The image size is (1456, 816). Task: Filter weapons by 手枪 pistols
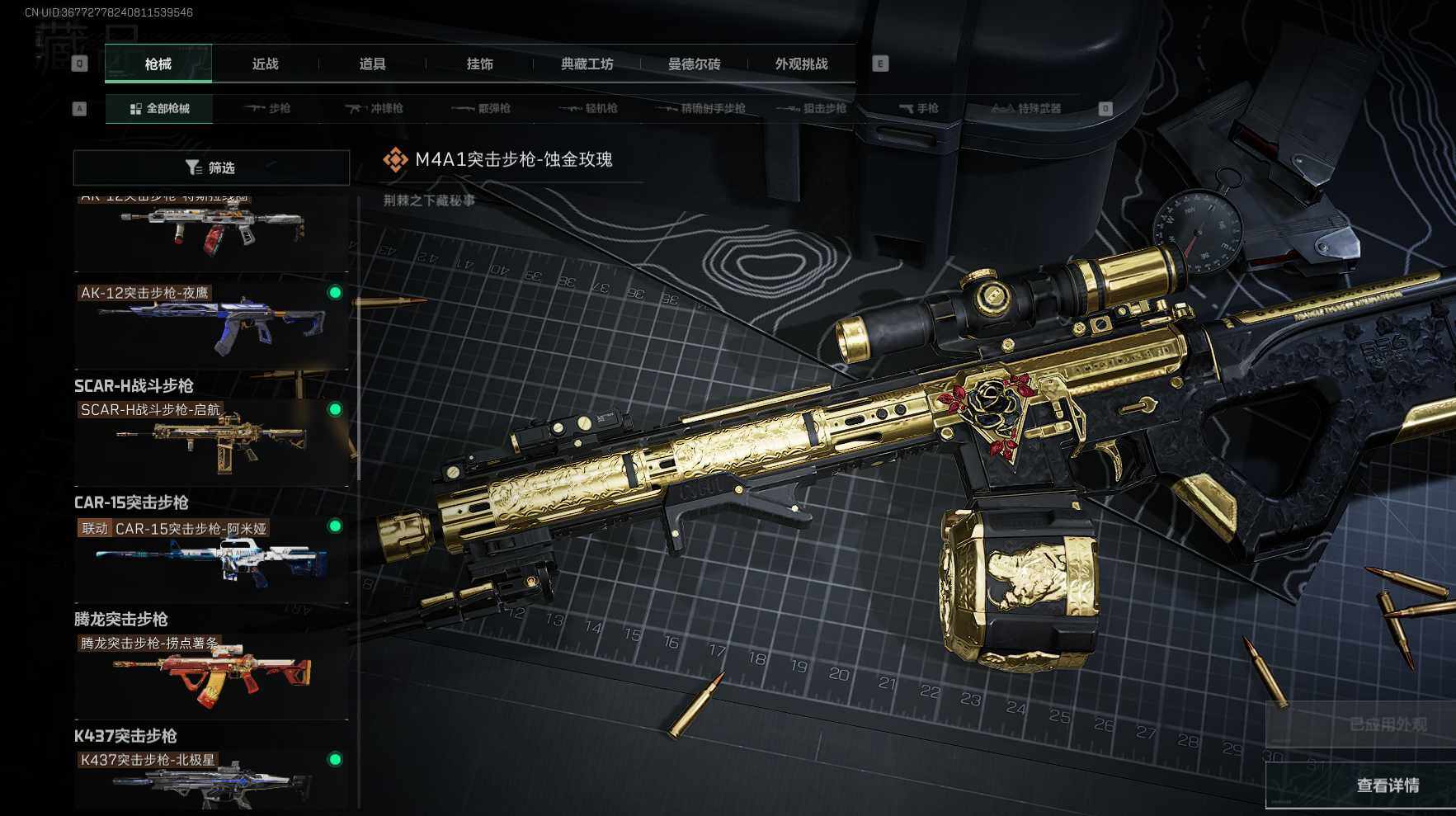(x=919, y=108)
